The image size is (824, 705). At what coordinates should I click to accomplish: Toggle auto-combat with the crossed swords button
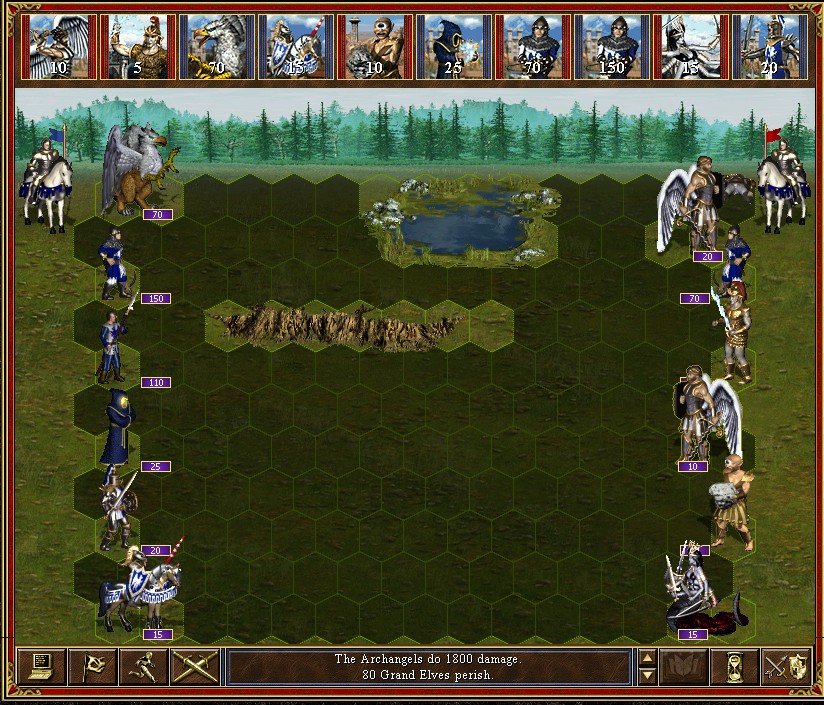(x=195, y=666)
